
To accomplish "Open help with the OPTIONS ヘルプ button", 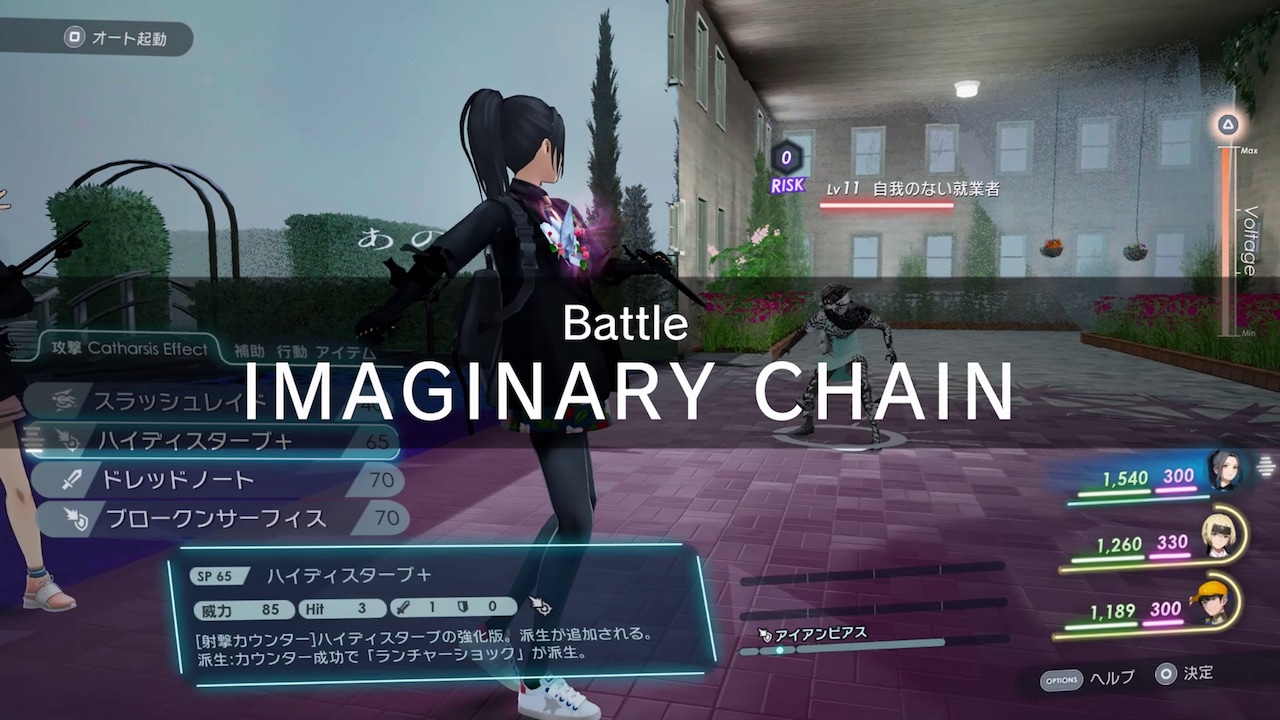I will click(x=1083, y=679).
